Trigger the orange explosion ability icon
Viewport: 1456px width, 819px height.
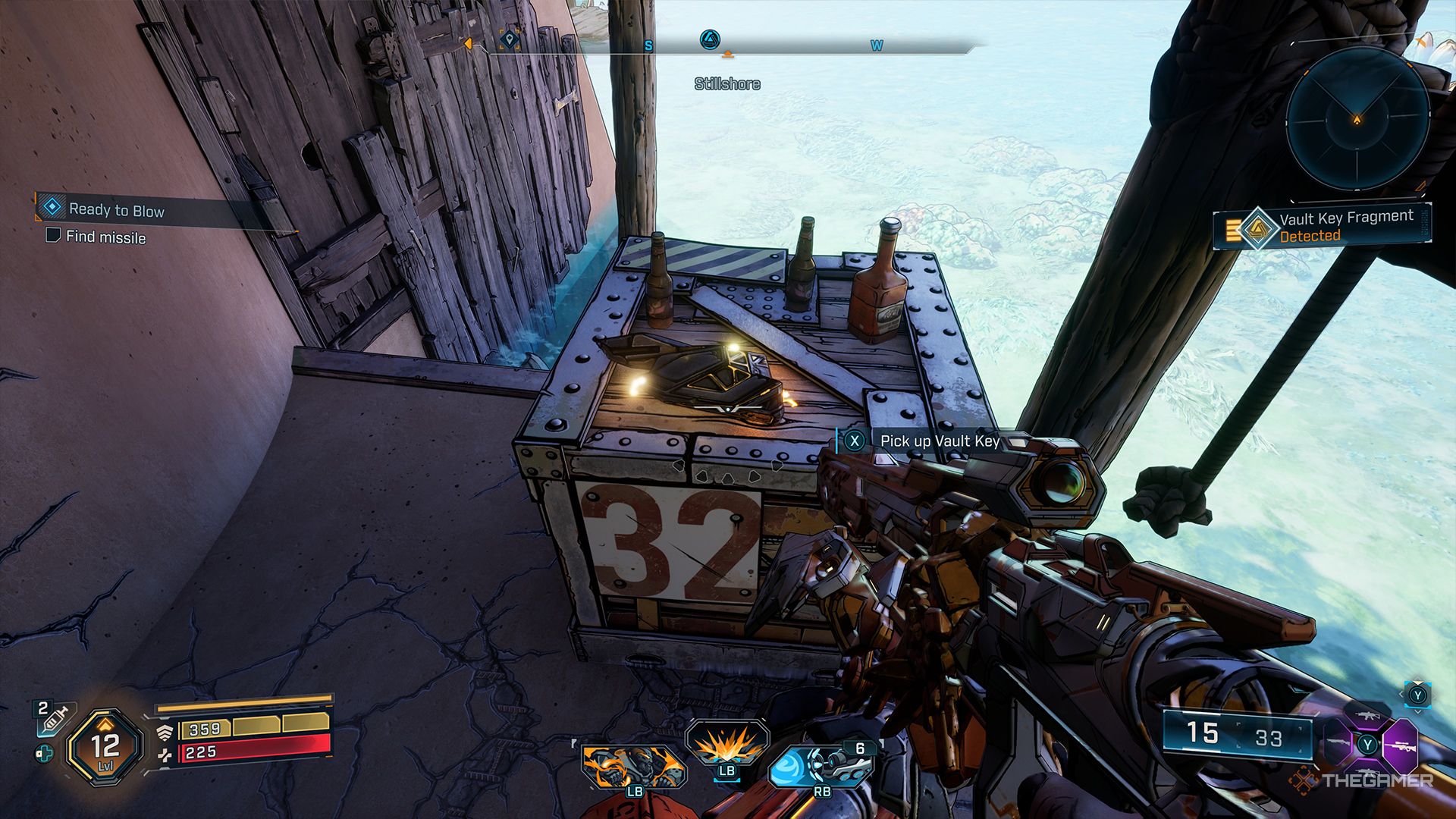point(726,743)
